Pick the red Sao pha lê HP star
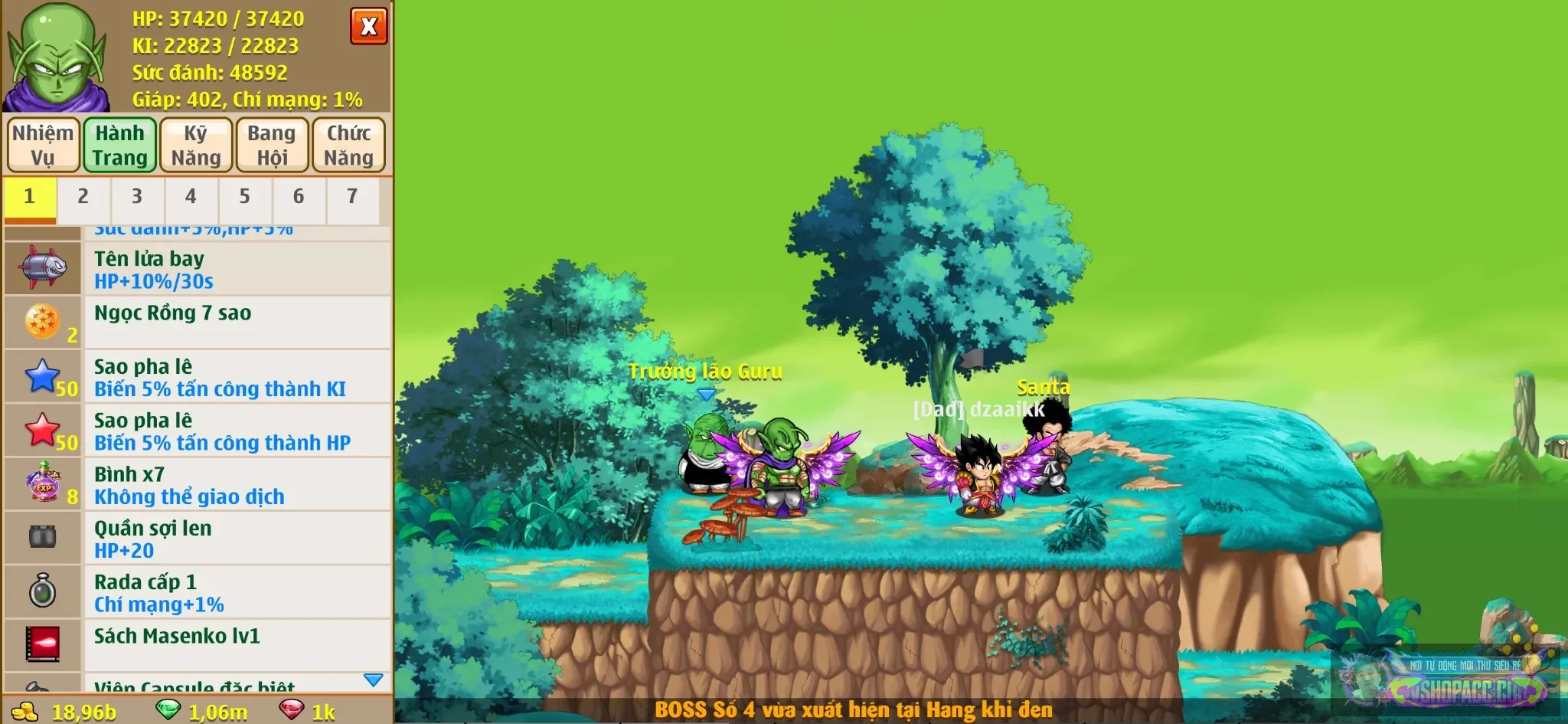The width and height of the screenshot is (1568, 724). [x=198, y=431]
